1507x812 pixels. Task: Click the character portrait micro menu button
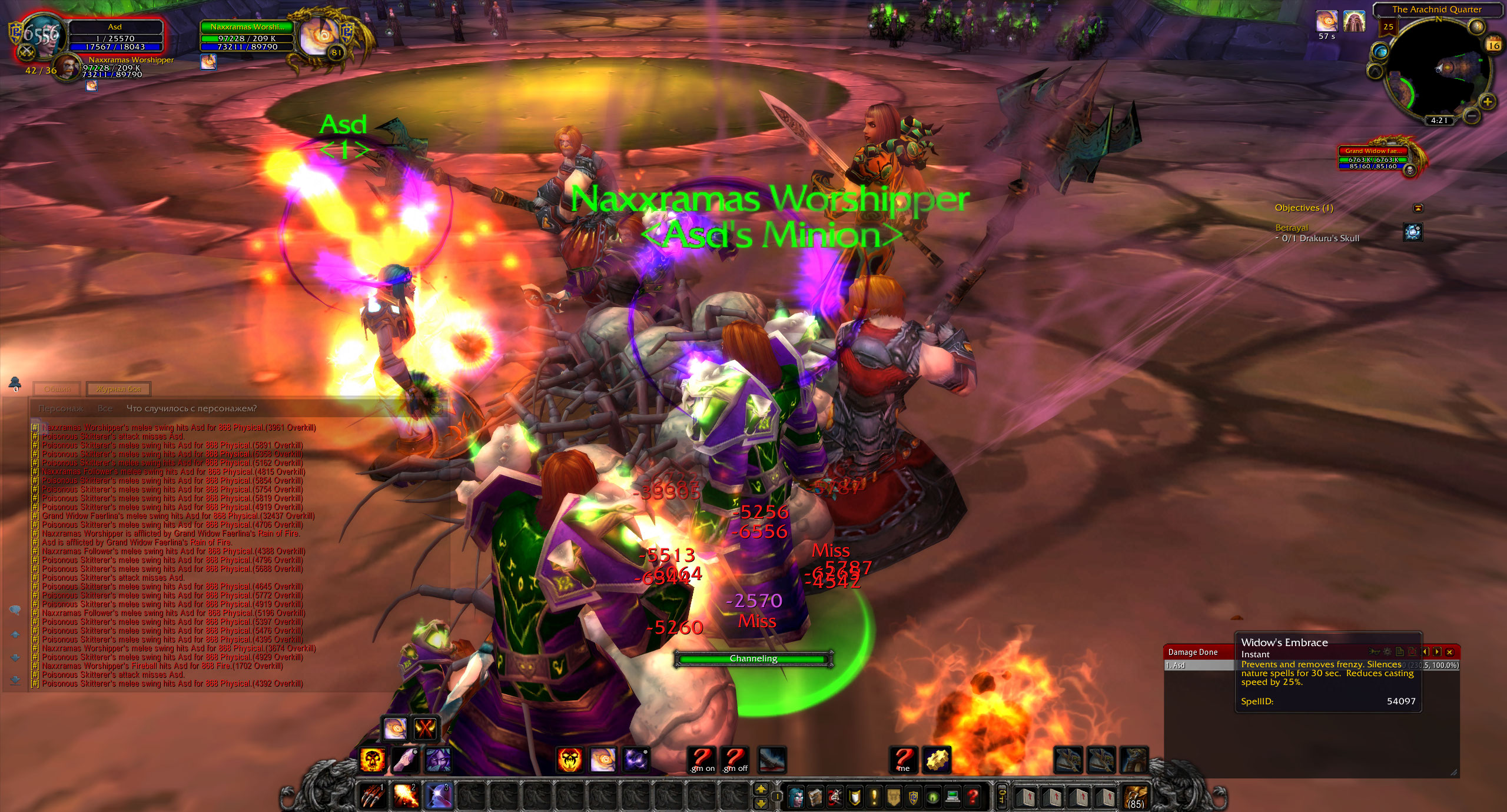[796, 797]
